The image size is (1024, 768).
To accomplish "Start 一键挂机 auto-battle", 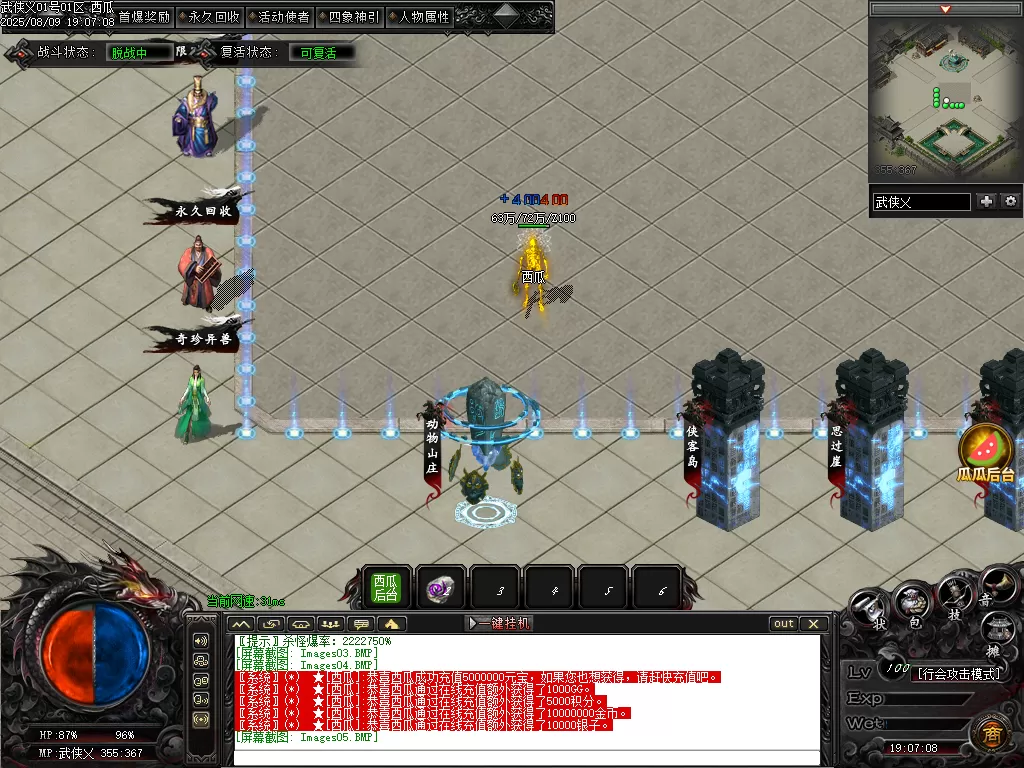I will tap(499, 623).
